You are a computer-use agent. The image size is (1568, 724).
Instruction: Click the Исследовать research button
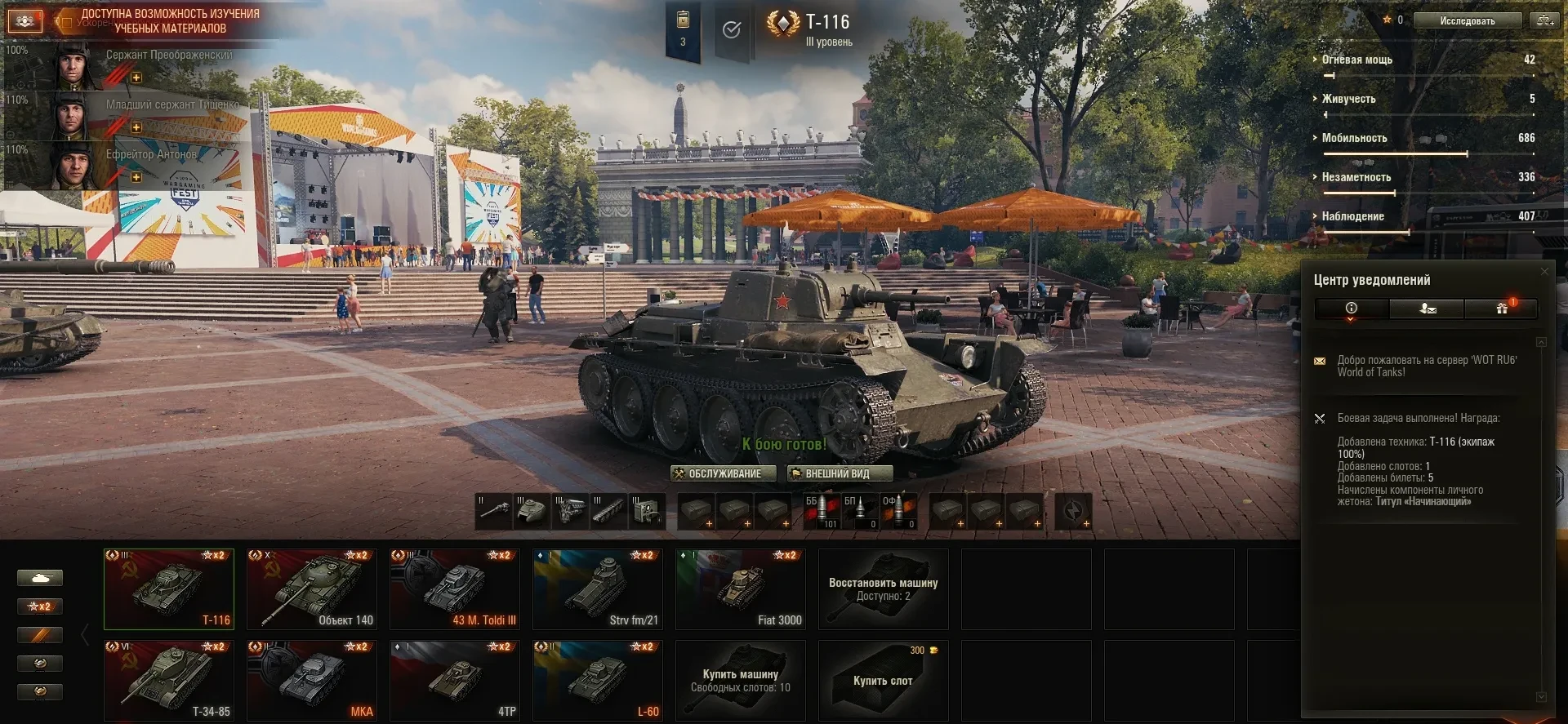tap(1467, 20)
